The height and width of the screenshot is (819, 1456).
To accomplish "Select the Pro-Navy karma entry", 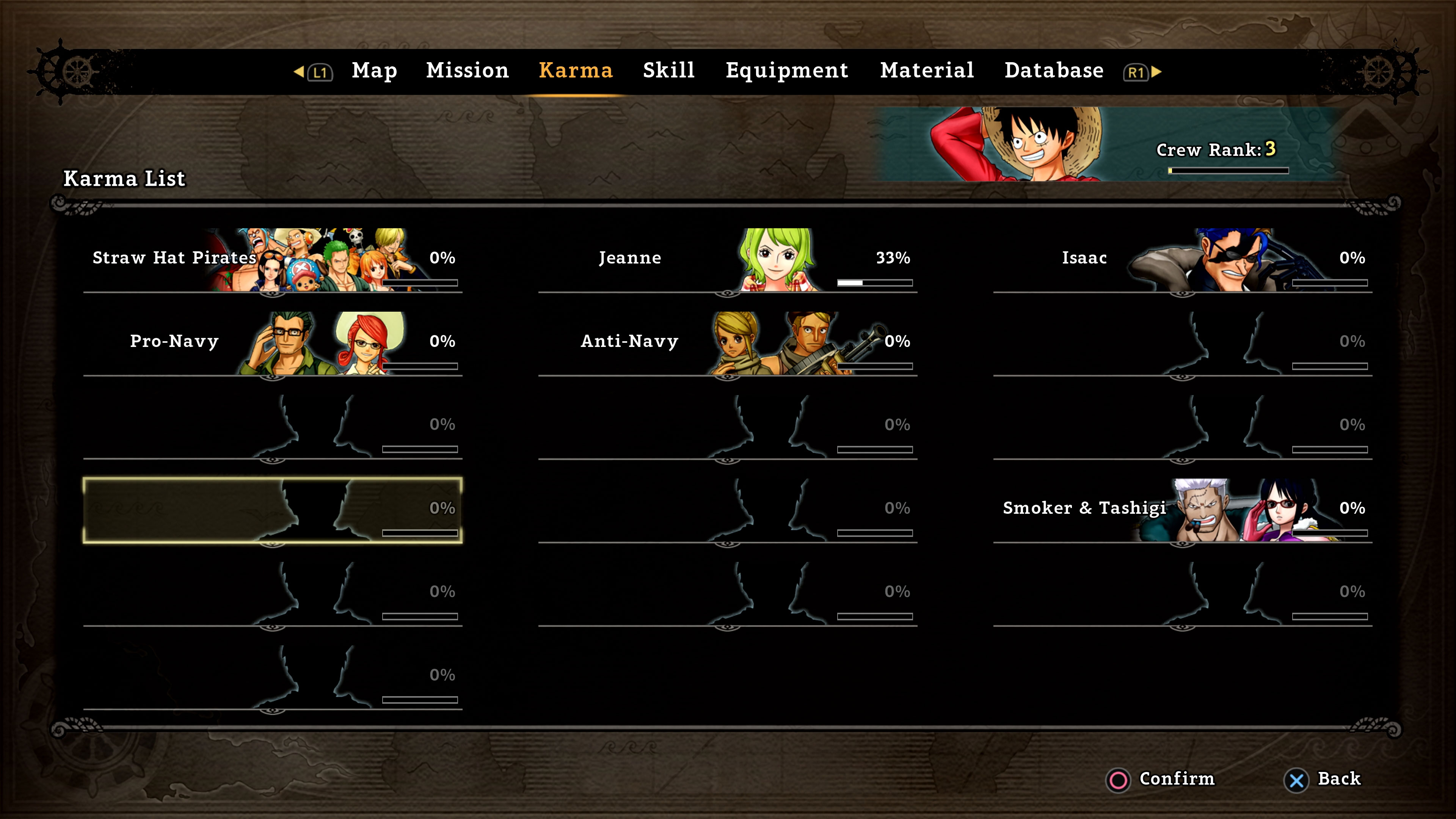I will (x=273, y=343).
